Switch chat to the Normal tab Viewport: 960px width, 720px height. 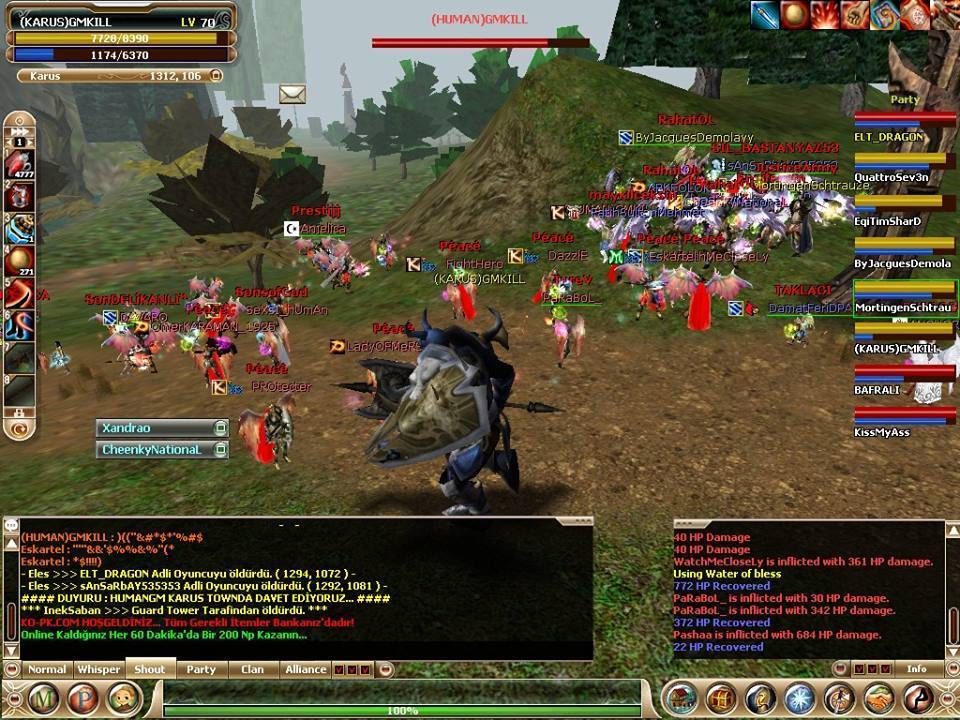tap(47, 669)
